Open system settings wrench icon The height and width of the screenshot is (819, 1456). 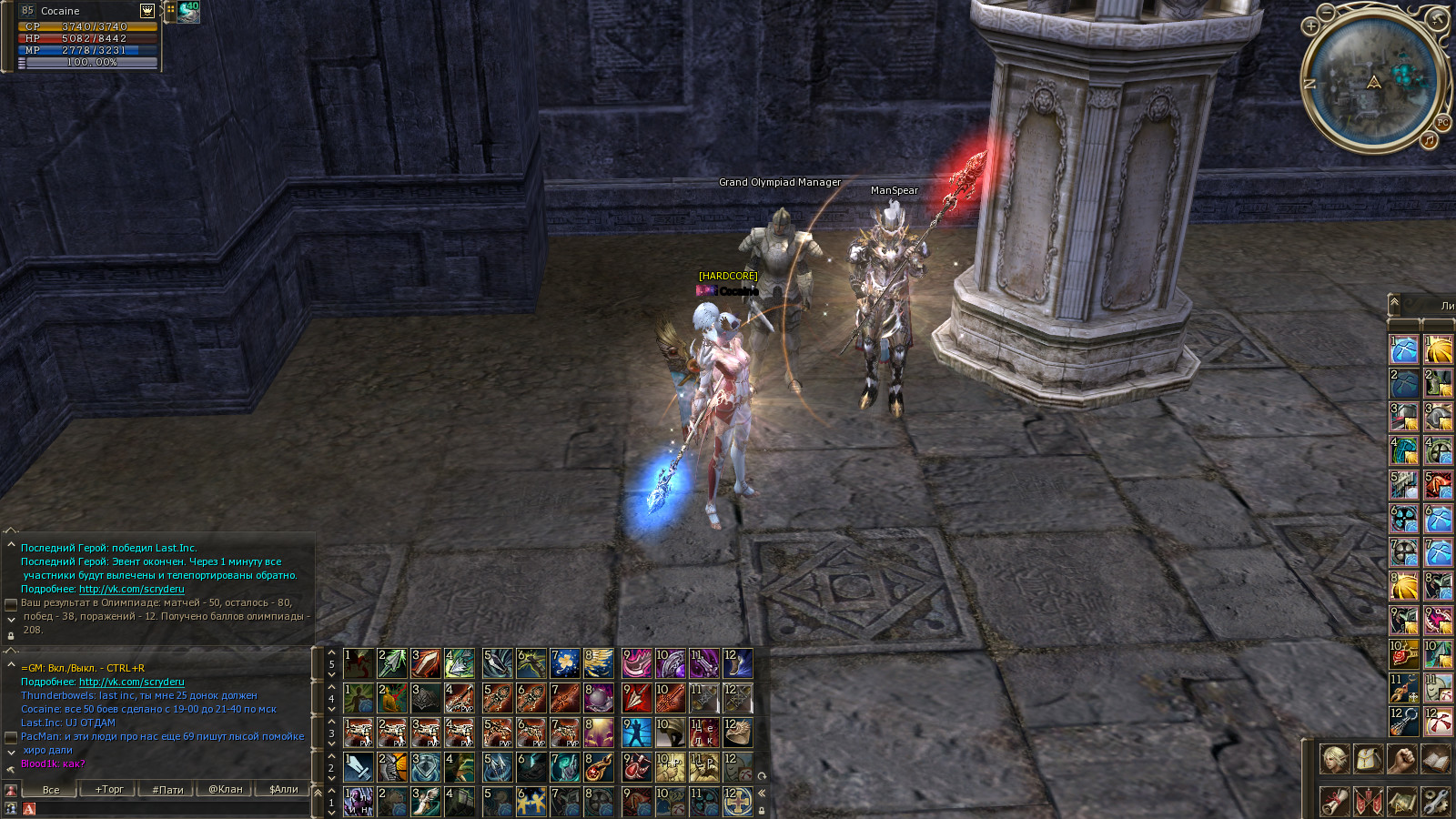(1435, 801)
